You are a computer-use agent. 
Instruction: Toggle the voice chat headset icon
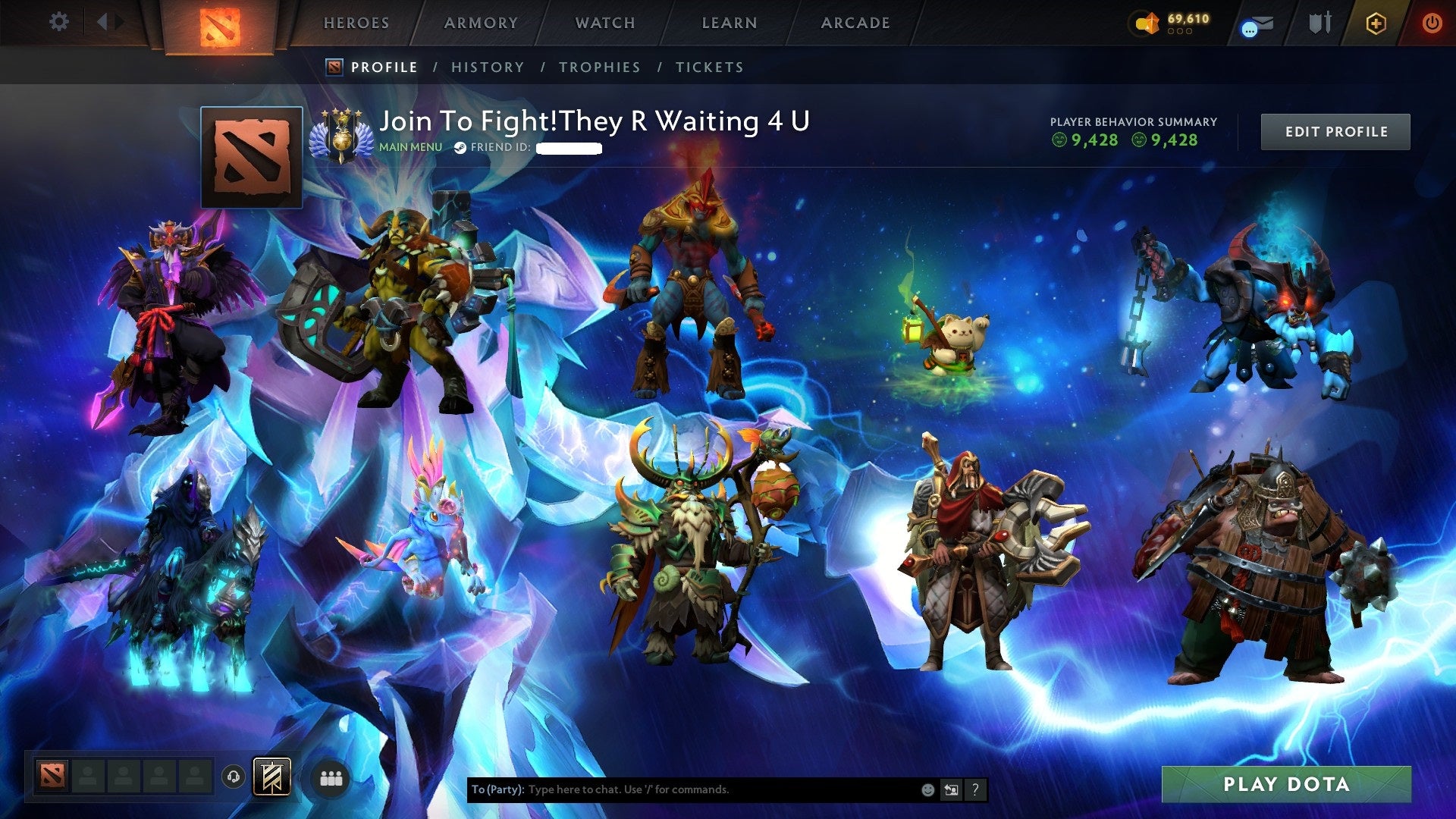(234, 777)
